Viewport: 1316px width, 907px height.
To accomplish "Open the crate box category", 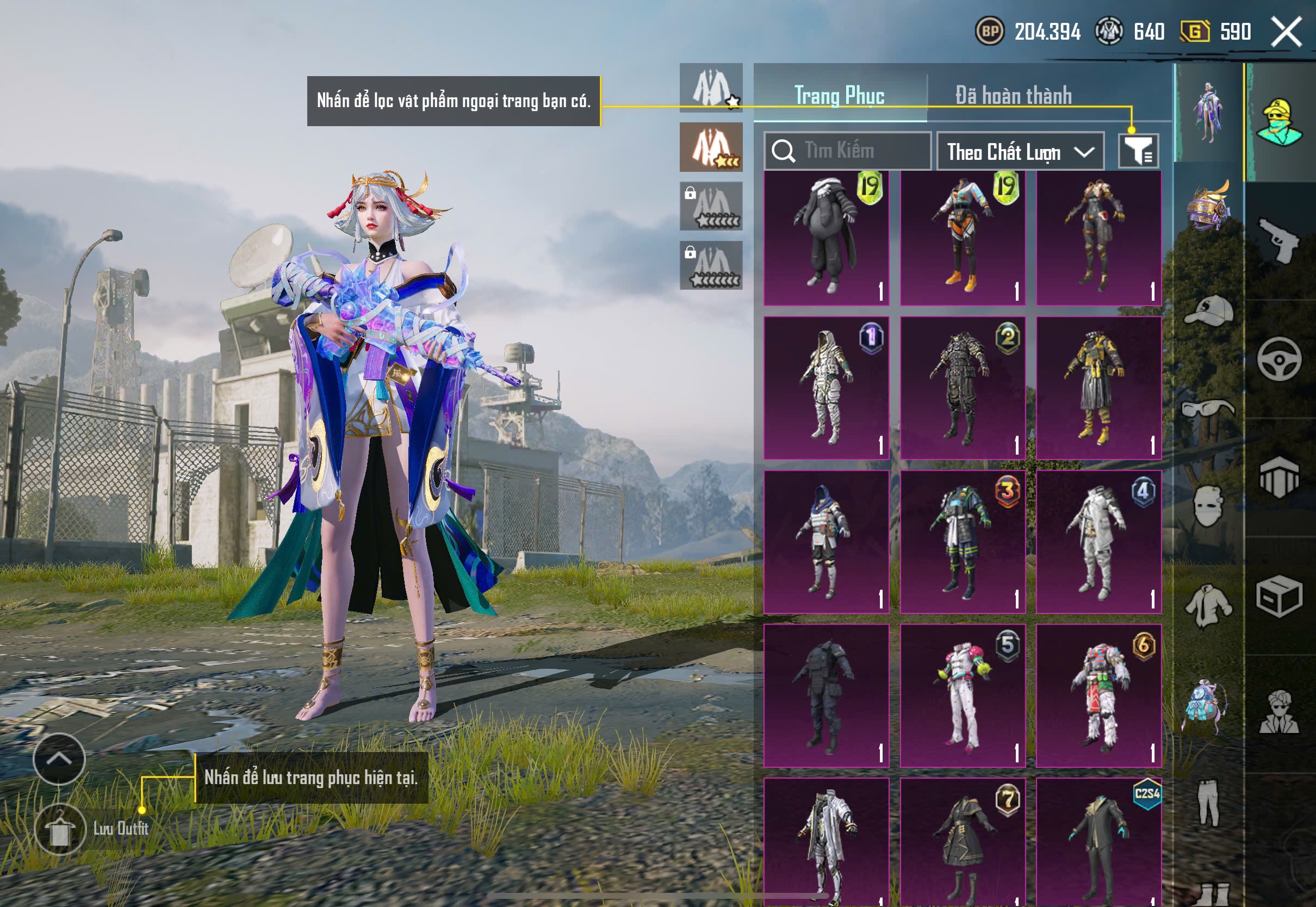I will click(x=1279, y=596).
